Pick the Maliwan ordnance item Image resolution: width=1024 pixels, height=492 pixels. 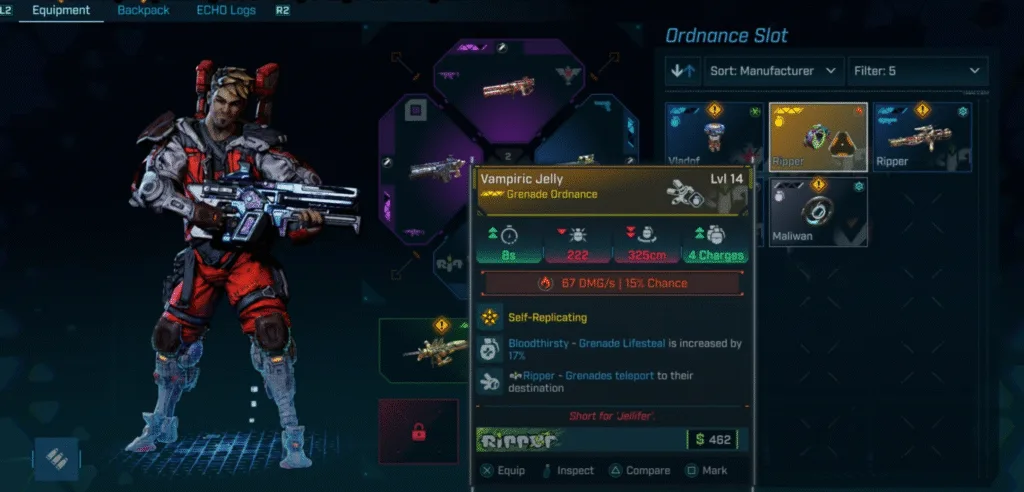point(818,211)
